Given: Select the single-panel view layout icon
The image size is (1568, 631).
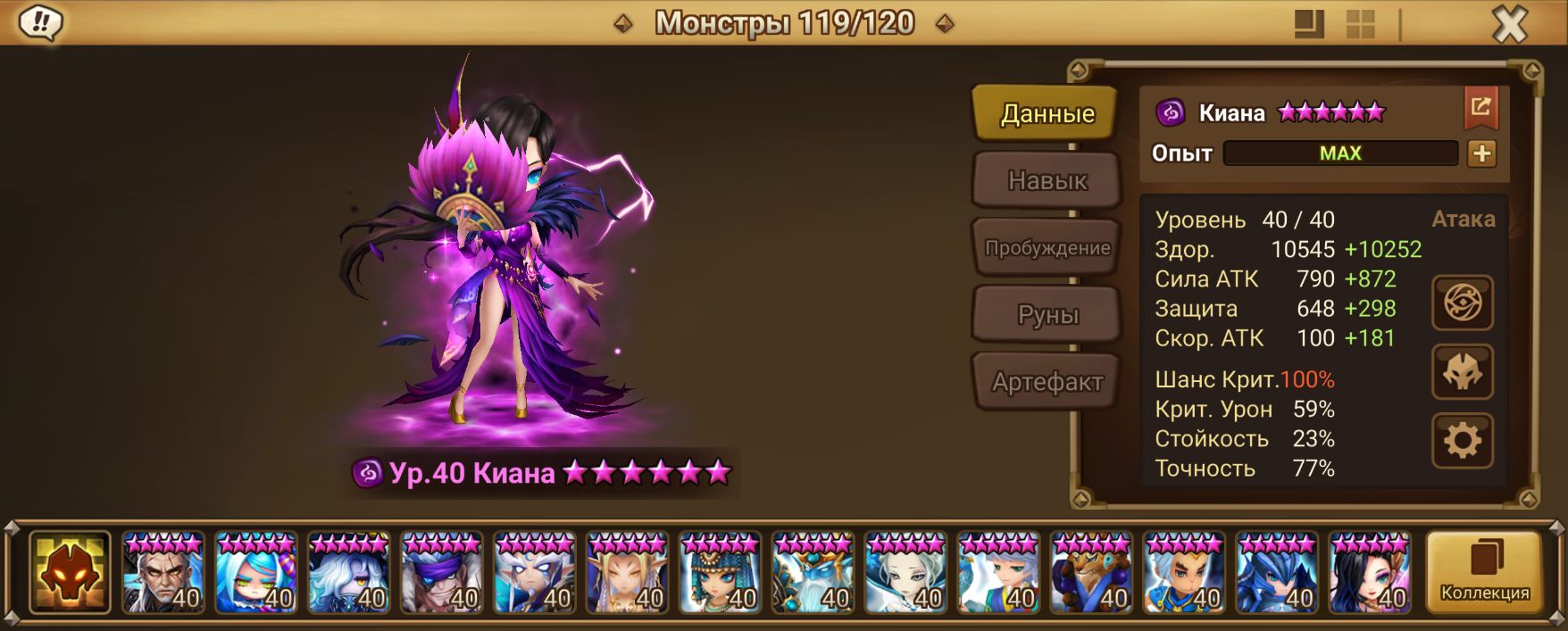Looking at the screenshot, I should coord(1309,25).
